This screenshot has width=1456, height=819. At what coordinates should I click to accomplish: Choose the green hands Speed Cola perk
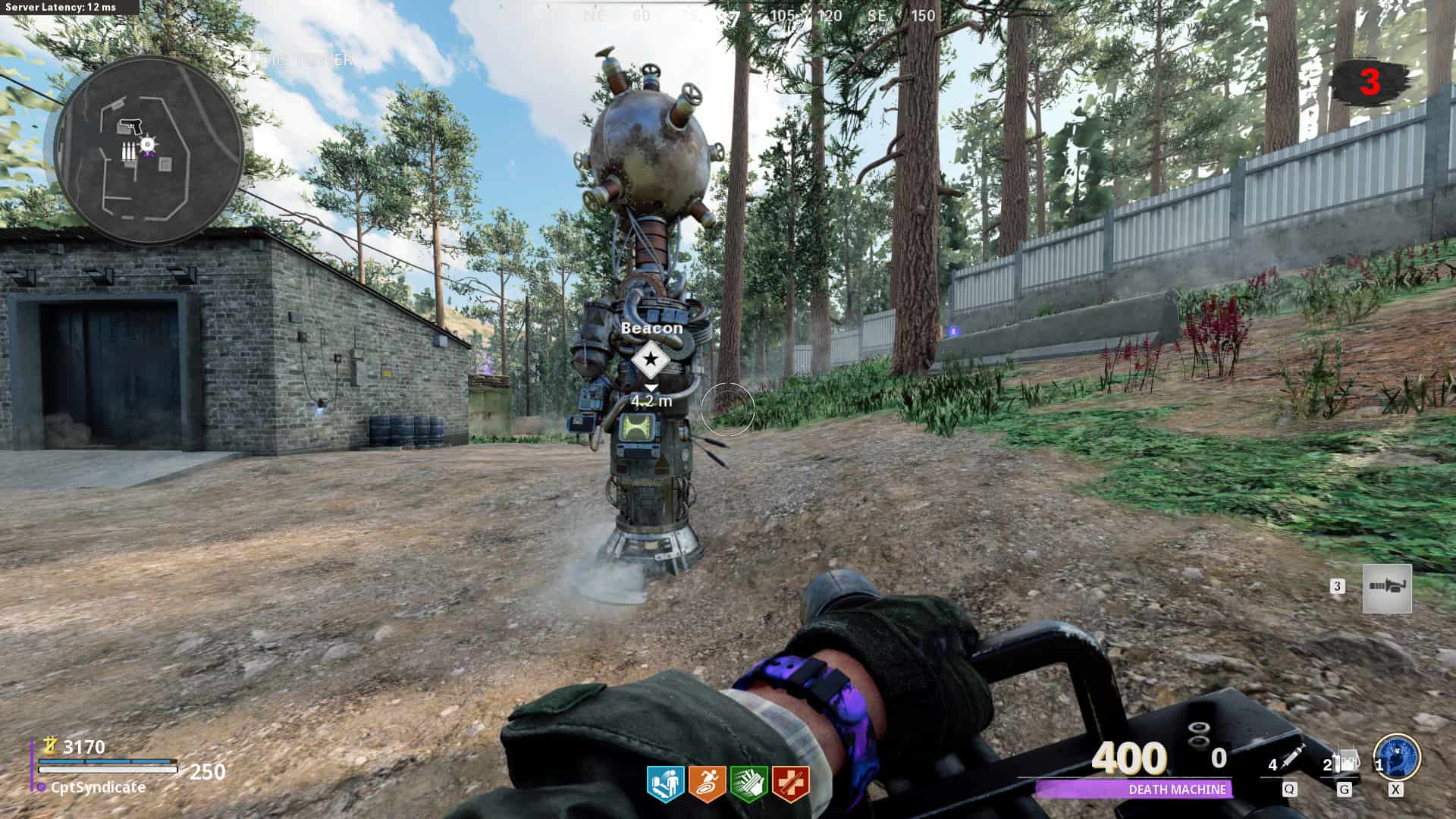748,785
